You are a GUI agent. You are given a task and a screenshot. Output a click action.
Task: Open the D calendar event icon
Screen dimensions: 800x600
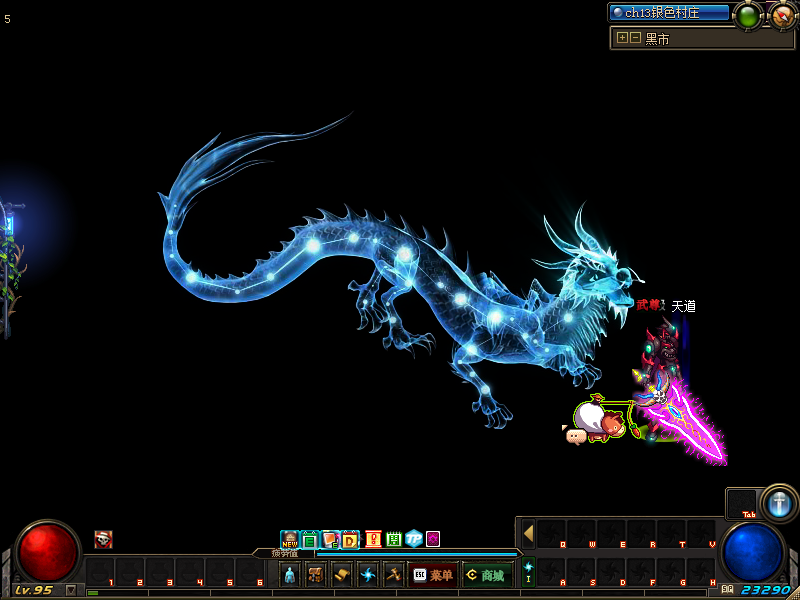click(x=350, y=540)
